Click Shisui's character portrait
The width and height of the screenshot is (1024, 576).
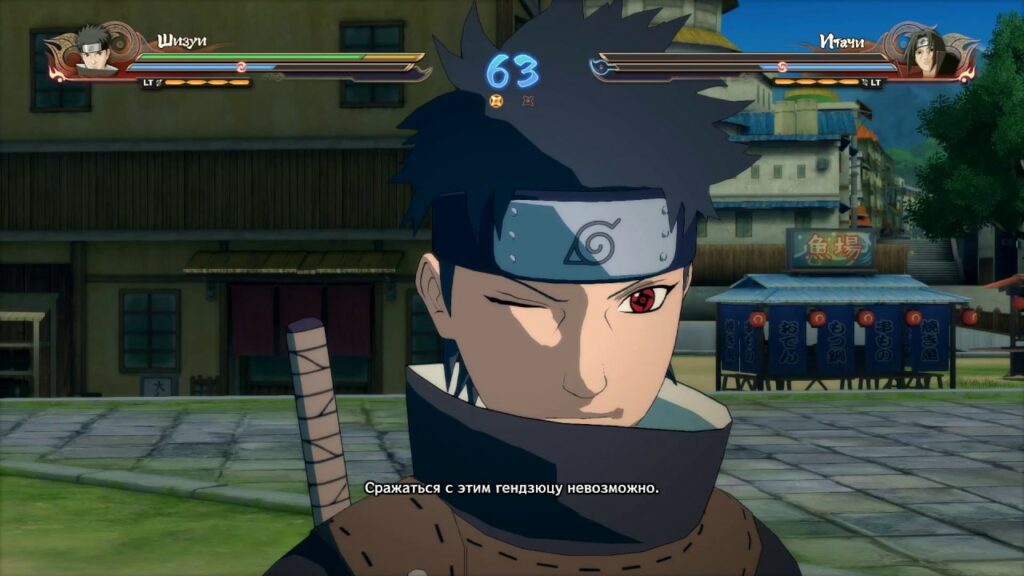point(93,50)
